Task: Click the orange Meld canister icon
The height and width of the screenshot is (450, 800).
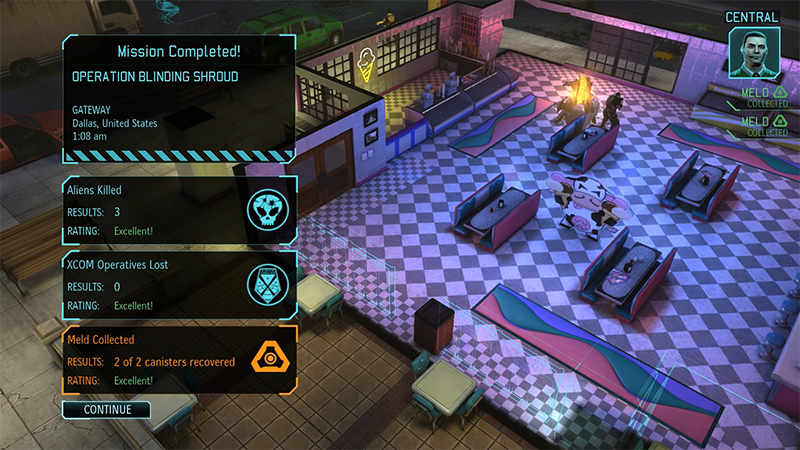Action: point(267,360)
